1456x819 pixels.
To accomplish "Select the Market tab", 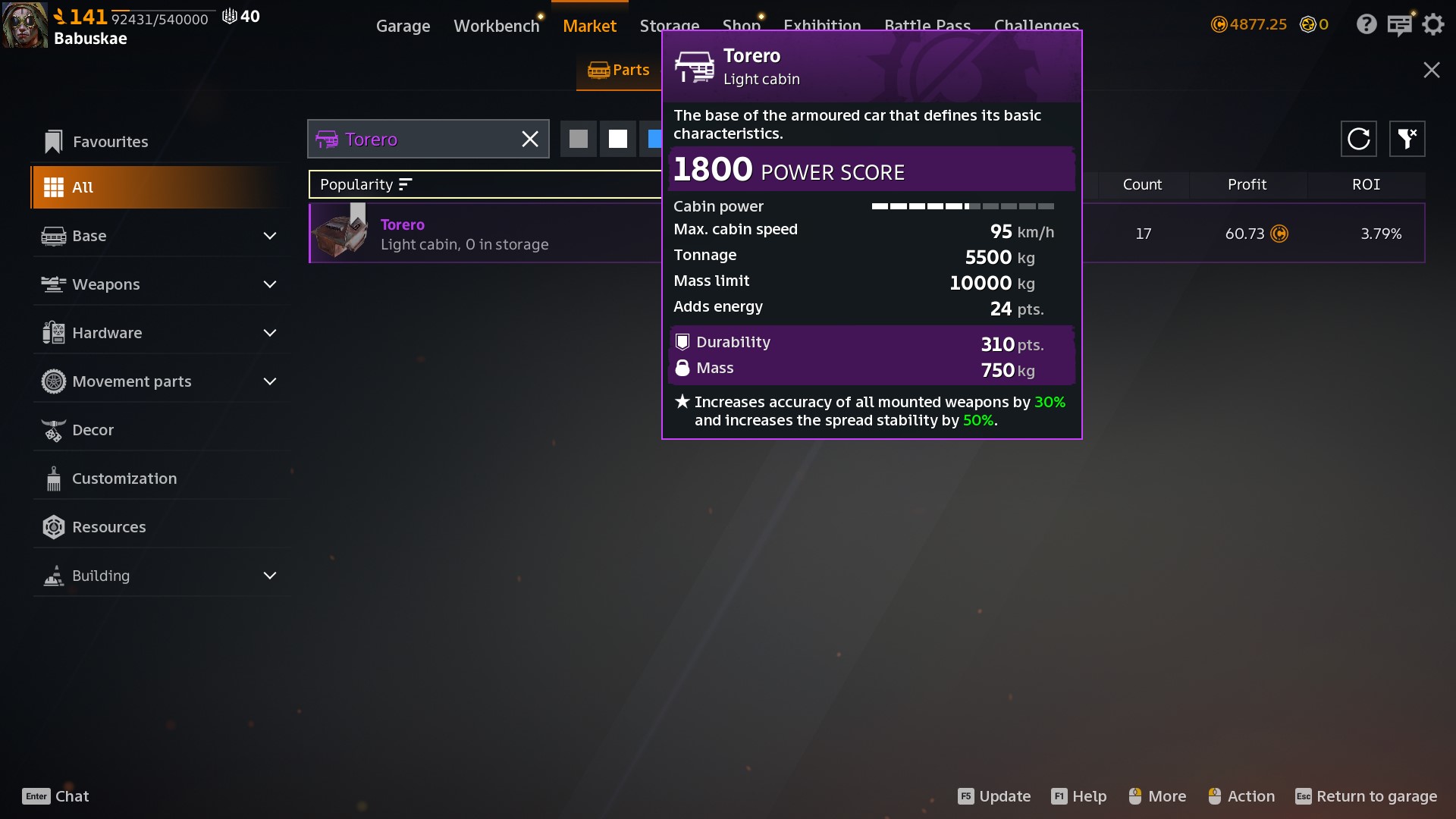I will tap(589, 26).
